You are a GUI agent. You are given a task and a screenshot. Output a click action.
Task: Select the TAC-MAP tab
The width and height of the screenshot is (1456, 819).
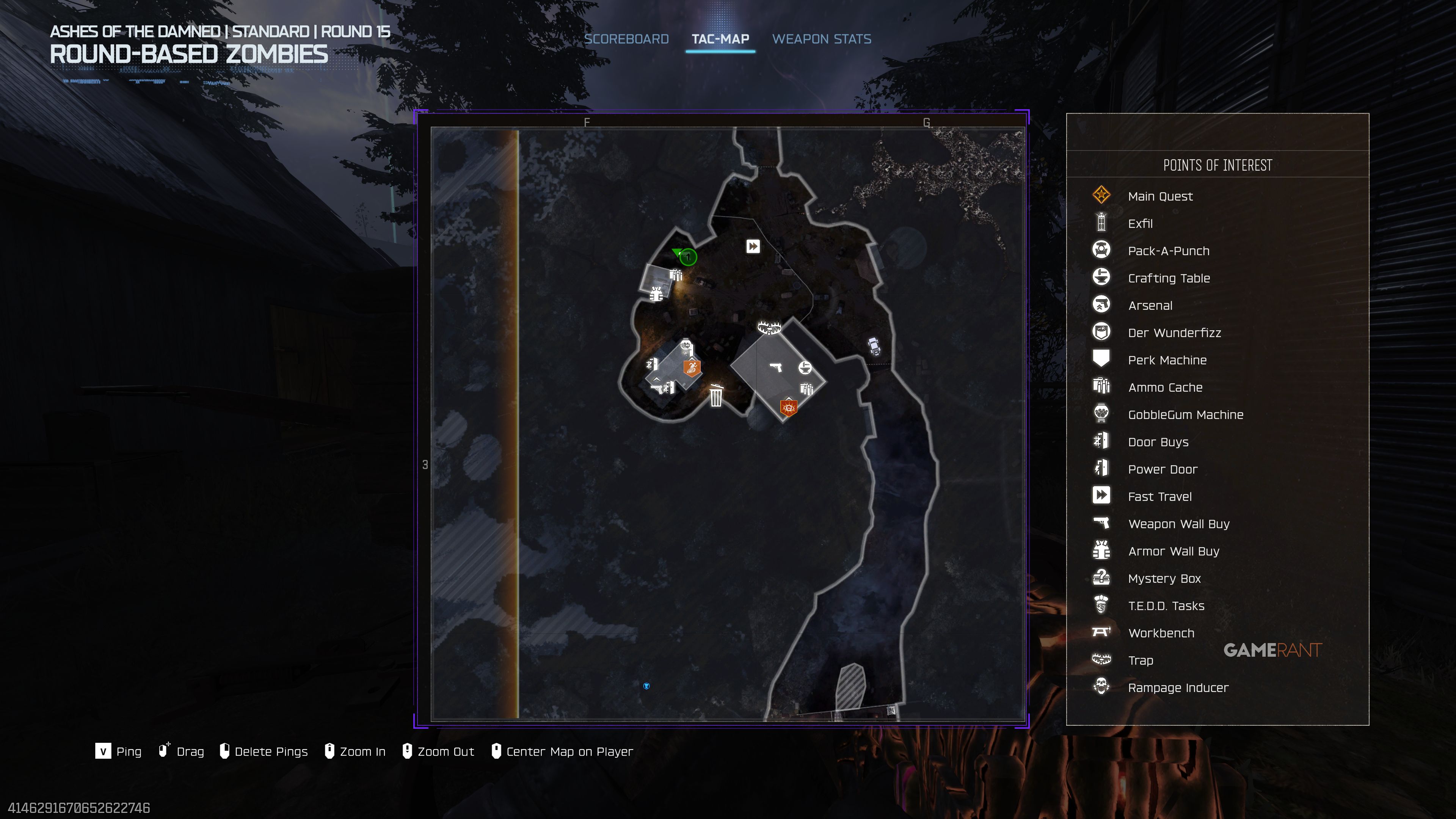click(720, 39)
